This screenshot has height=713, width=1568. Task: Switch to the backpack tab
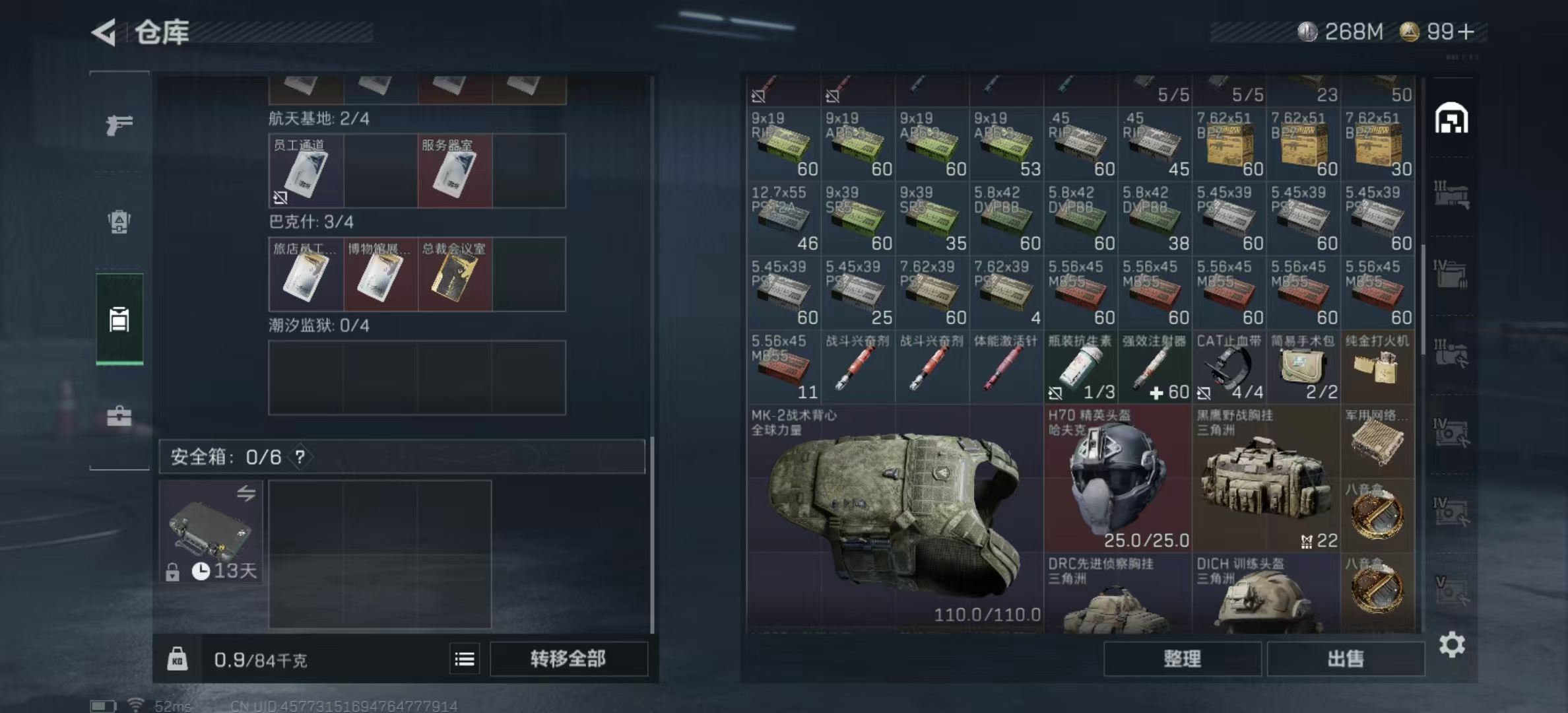pyautogui.click(x=119, y=222)
